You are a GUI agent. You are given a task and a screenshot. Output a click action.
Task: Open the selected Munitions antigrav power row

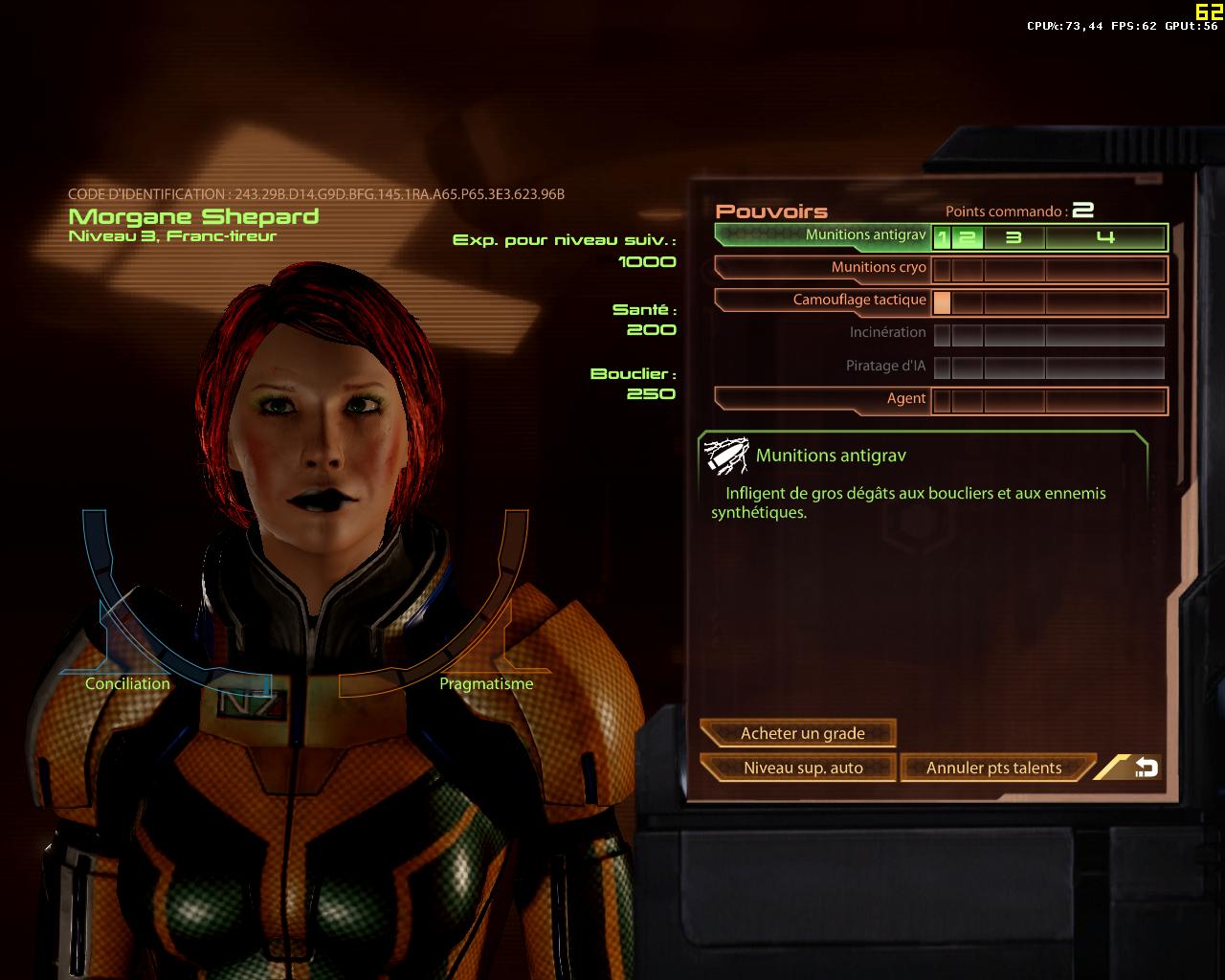pyautogui.click(x=866, y=234)
